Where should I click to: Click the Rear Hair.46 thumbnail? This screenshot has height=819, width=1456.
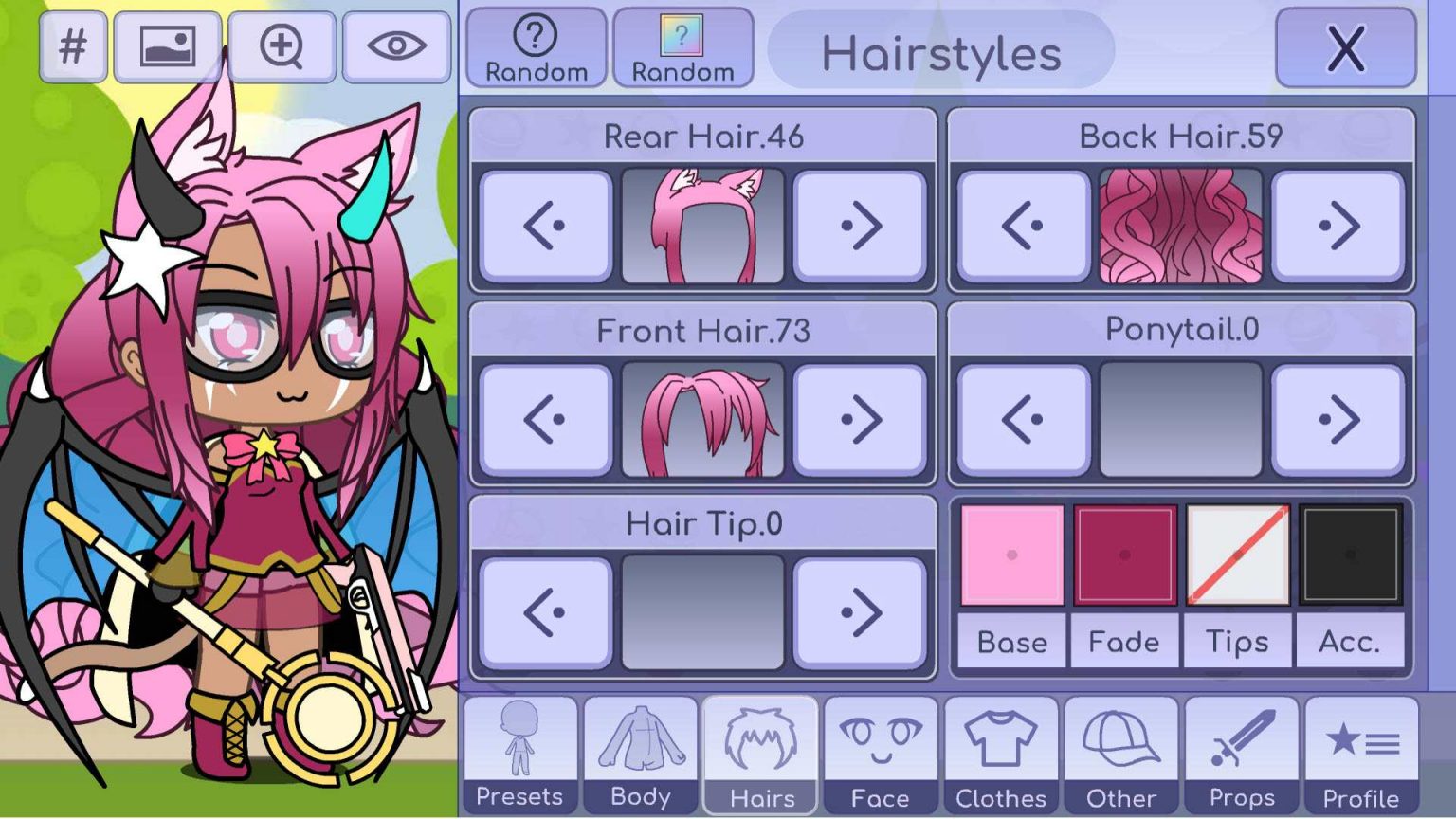coord(701,224)
